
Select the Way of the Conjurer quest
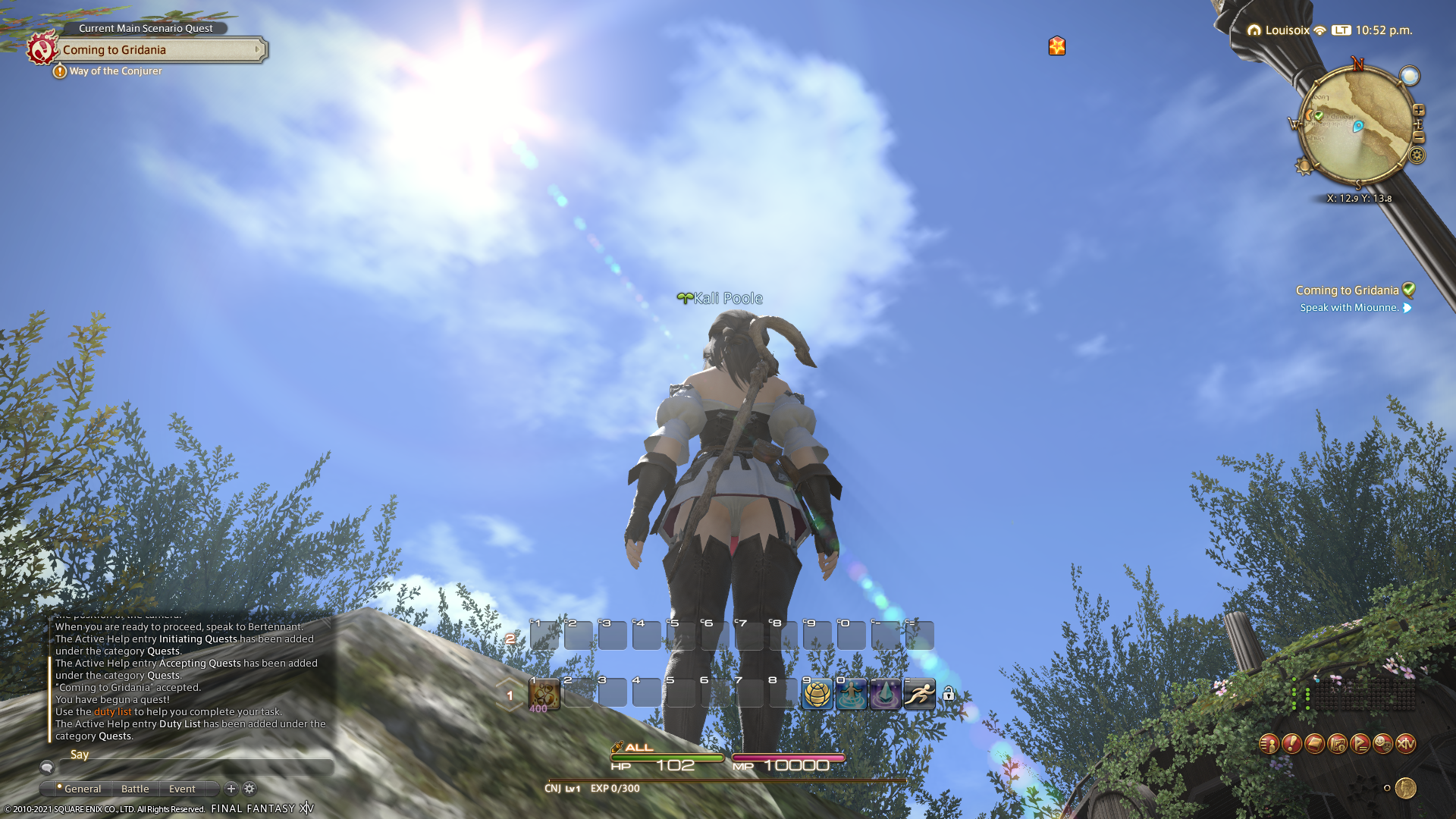[115, 71]
